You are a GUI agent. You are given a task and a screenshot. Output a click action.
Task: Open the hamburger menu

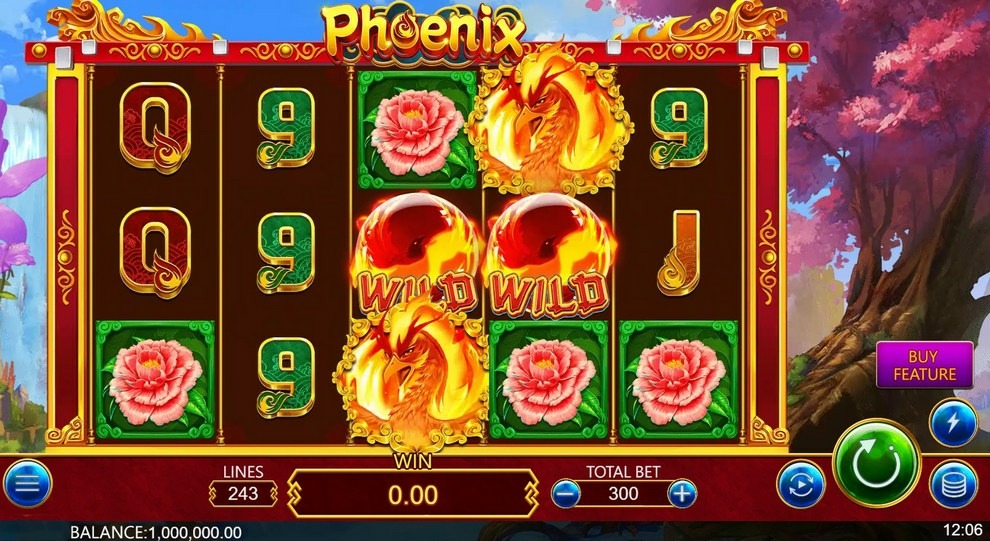(28, 485)
